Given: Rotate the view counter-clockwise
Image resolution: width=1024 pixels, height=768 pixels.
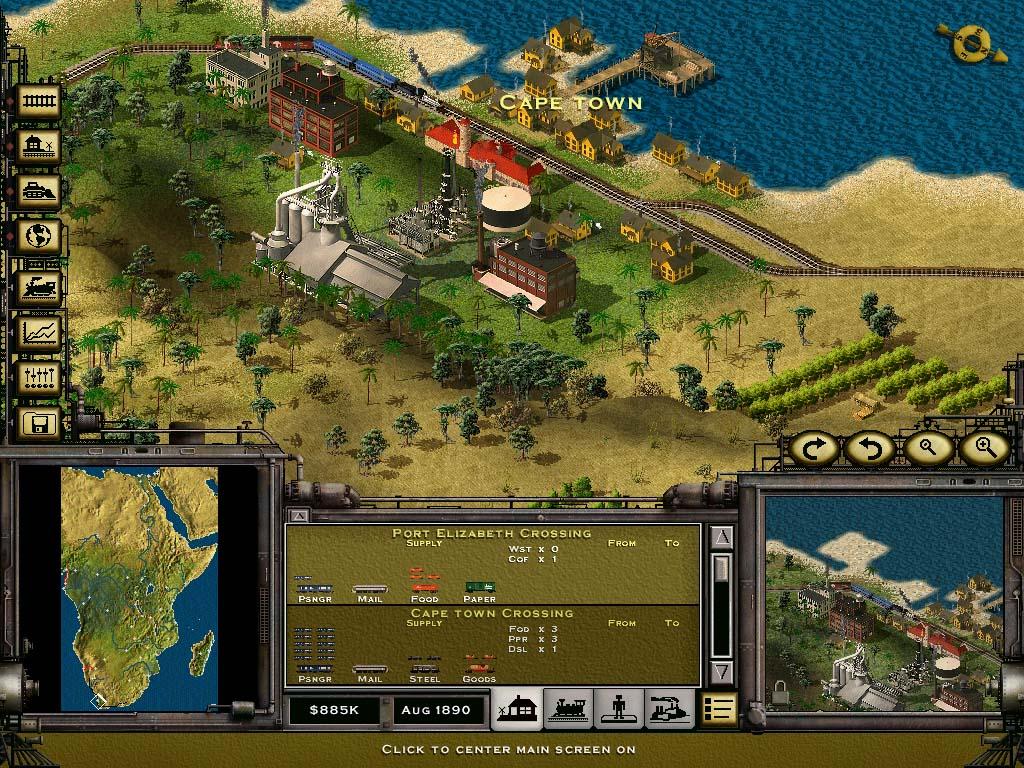Looking at the screenshot, I should click(868, 449).
